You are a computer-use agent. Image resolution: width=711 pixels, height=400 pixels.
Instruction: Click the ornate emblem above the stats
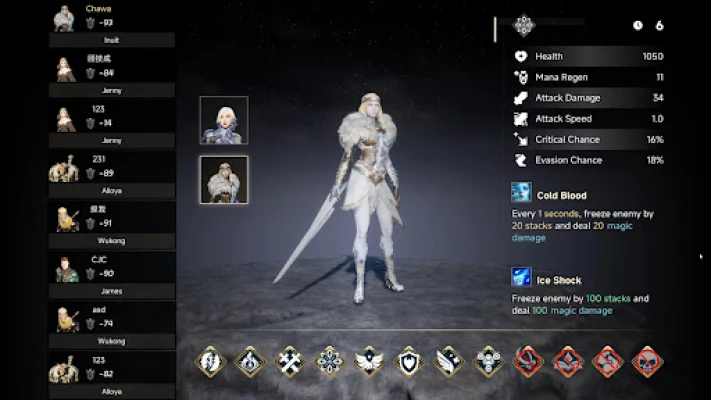[x=524, y=25]
